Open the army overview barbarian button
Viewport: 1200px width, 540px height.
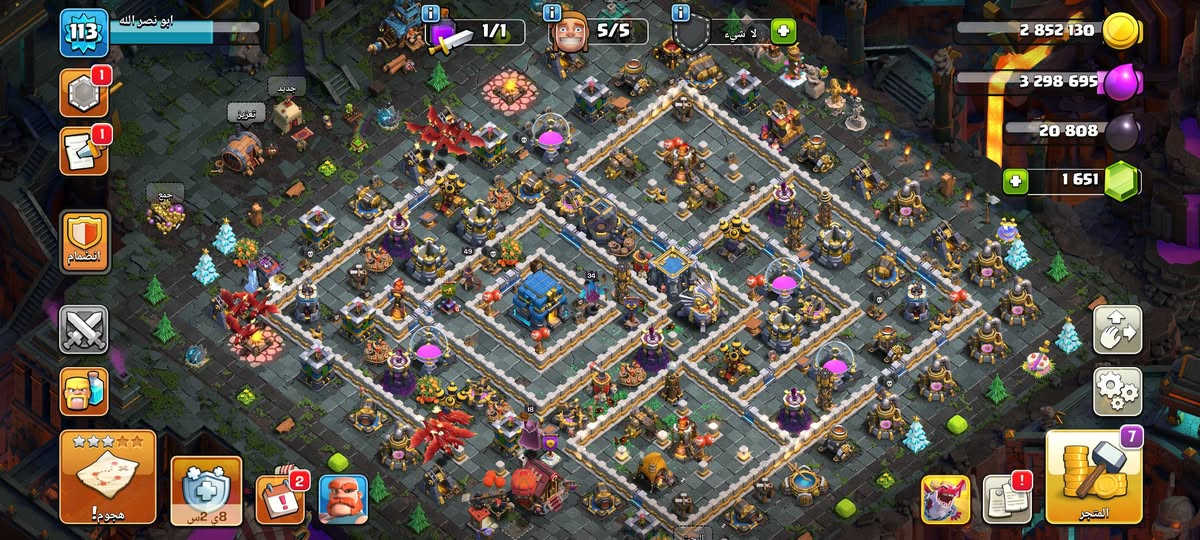[84, 391]
